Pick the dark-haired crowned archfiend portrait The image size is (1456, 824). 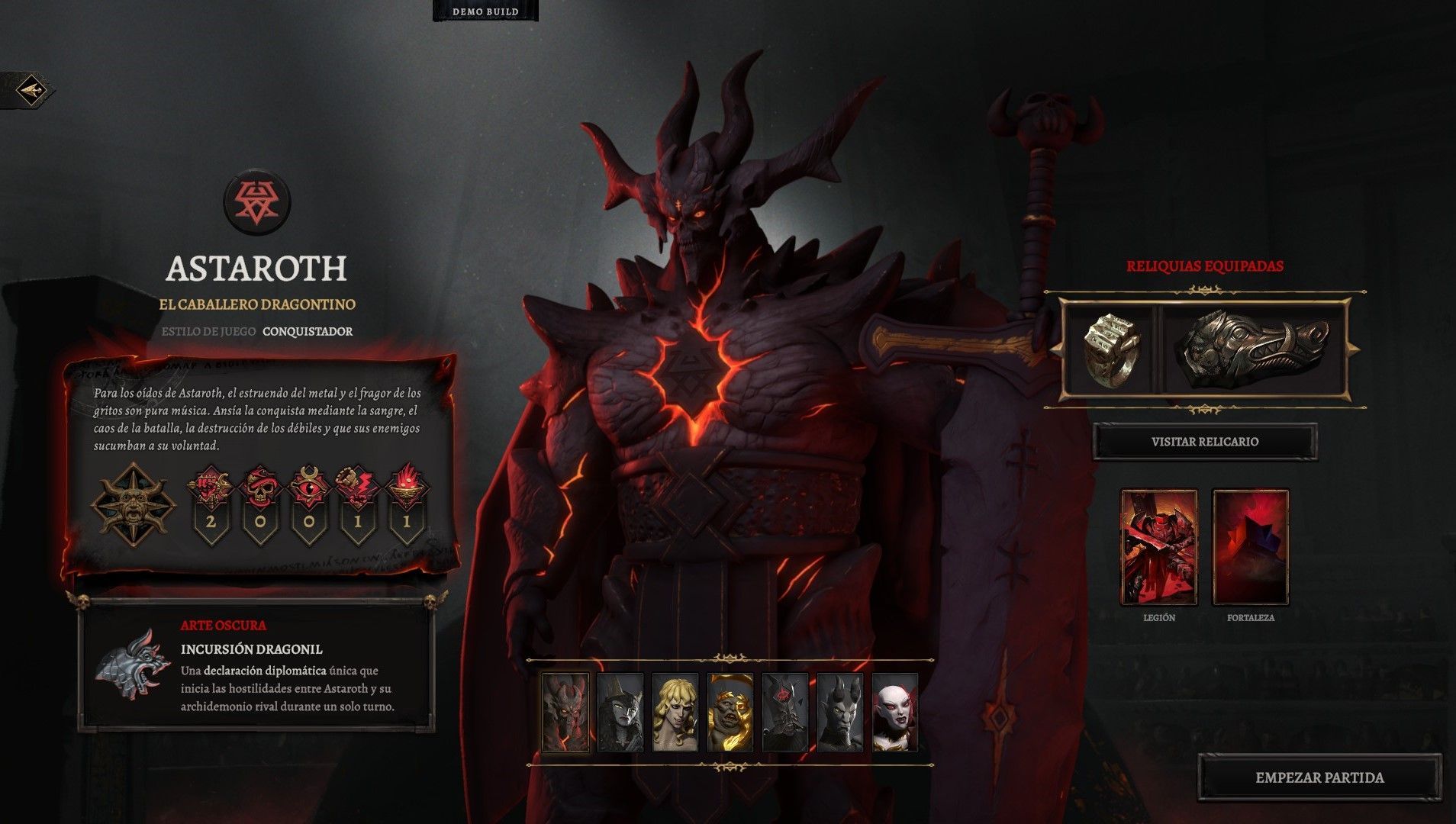point(620,713)
